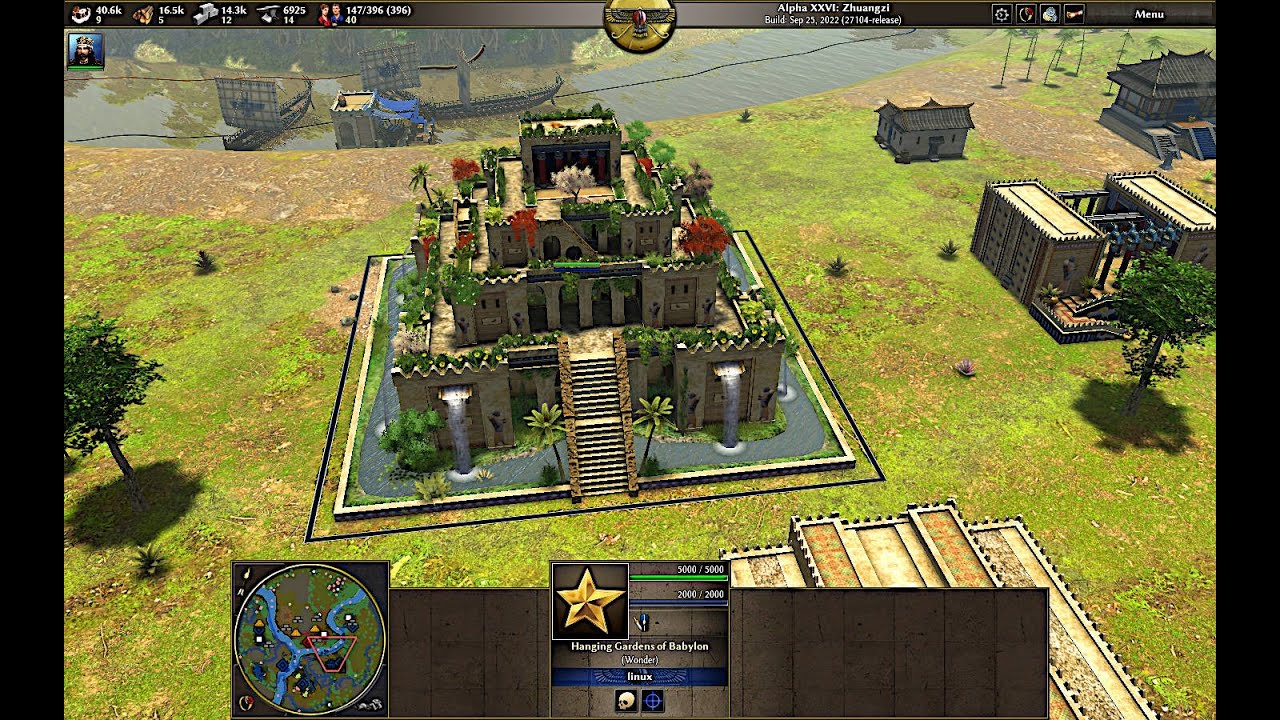Click the gold star Wonder portrait
1280x720 pixels.
point(590,601)
